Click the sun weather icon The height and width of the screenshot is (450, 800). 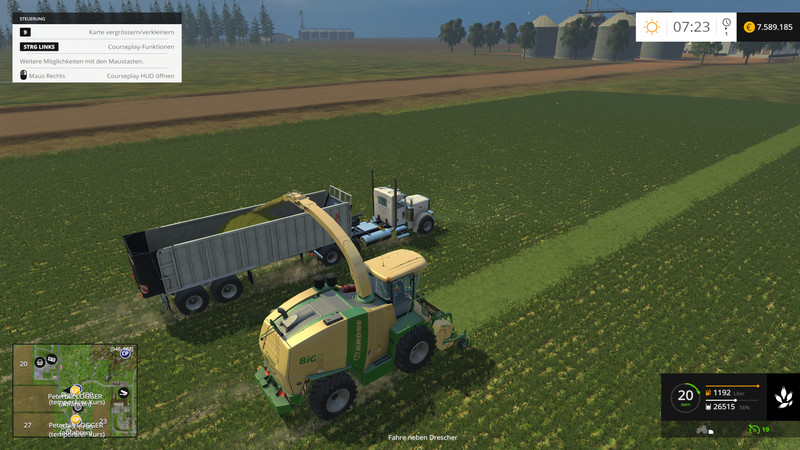(652, 27)
